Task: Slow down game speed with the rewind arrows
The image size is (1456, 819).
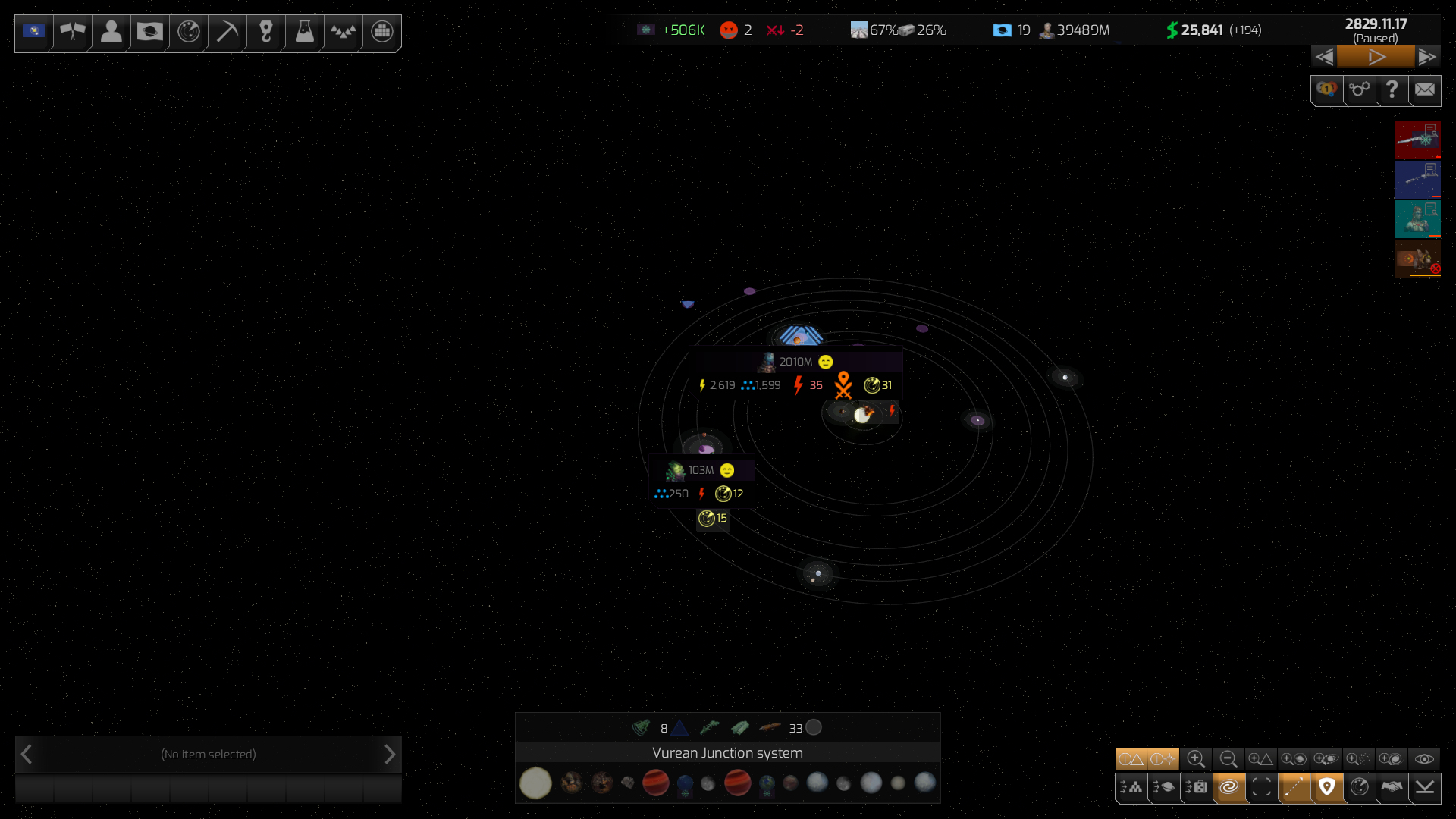Action: pyautogui.click(x=1324, y=57)
